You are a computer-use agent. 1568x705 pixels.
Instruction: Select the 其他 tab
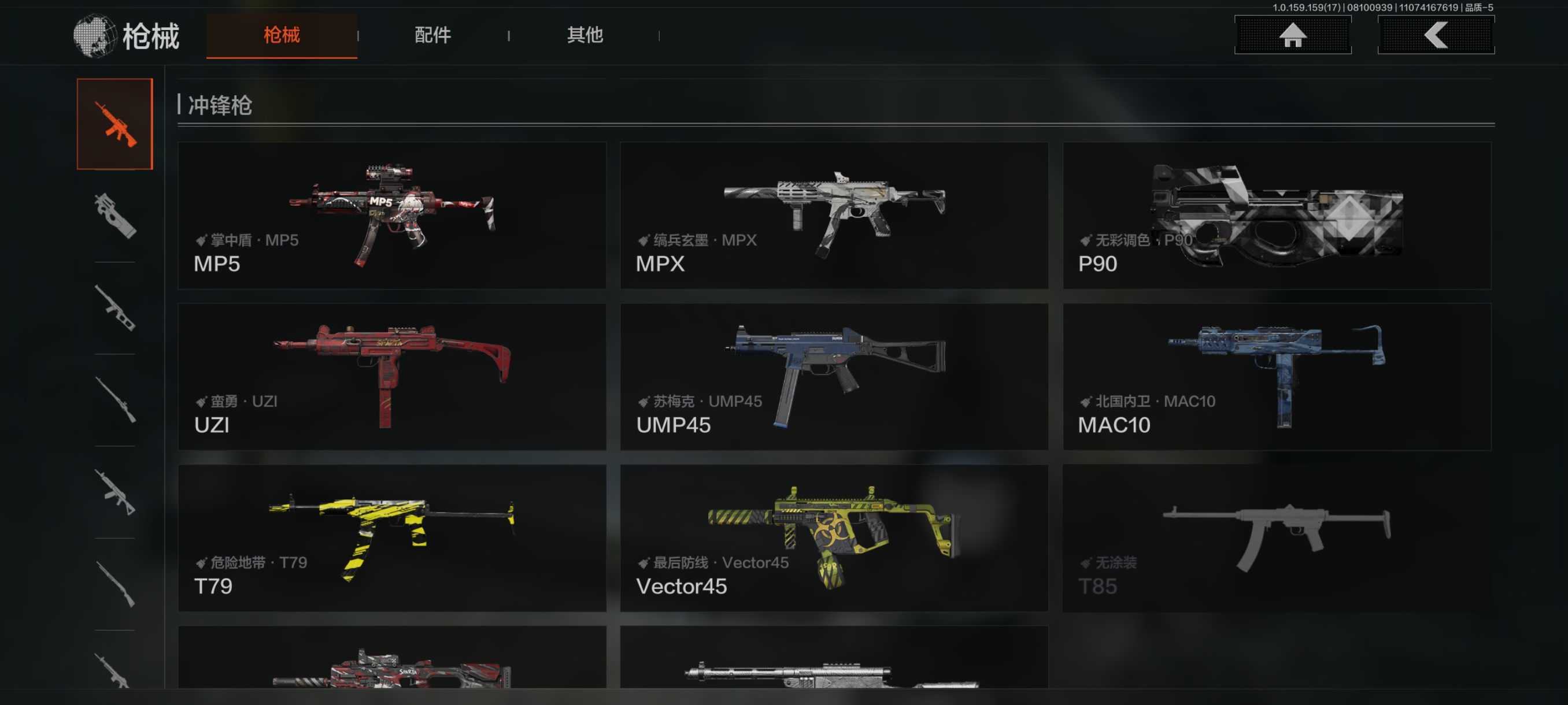click(585, 35)
